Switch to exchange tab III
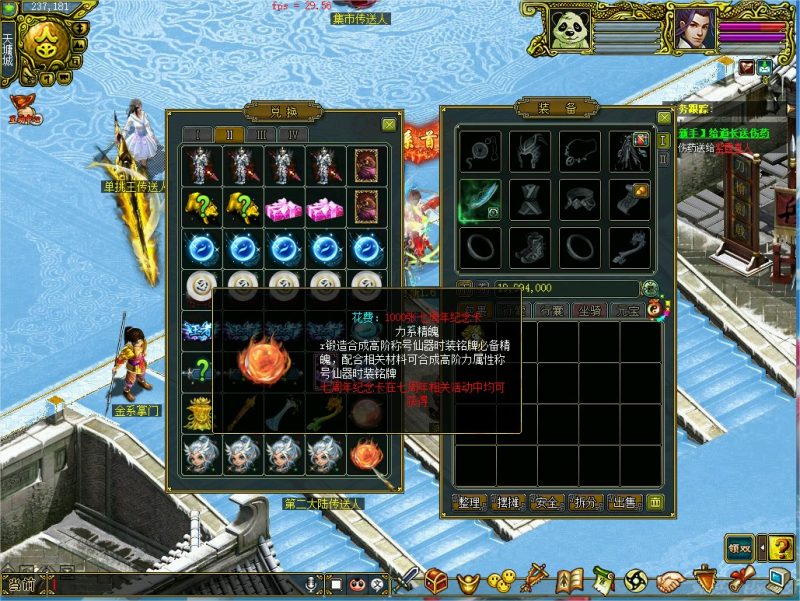This screenshot has height=601, width=800. click(262, 134)
